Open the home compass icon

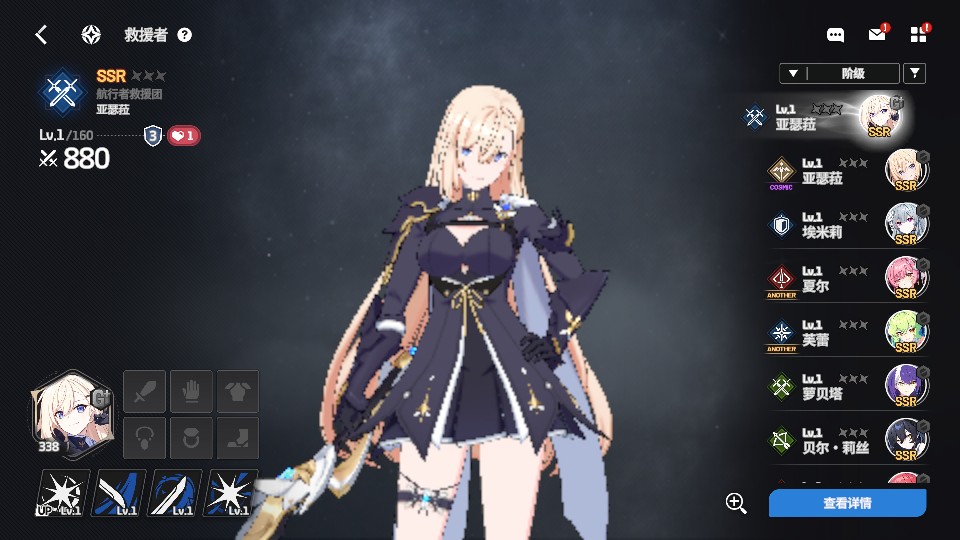coord(91,35)
